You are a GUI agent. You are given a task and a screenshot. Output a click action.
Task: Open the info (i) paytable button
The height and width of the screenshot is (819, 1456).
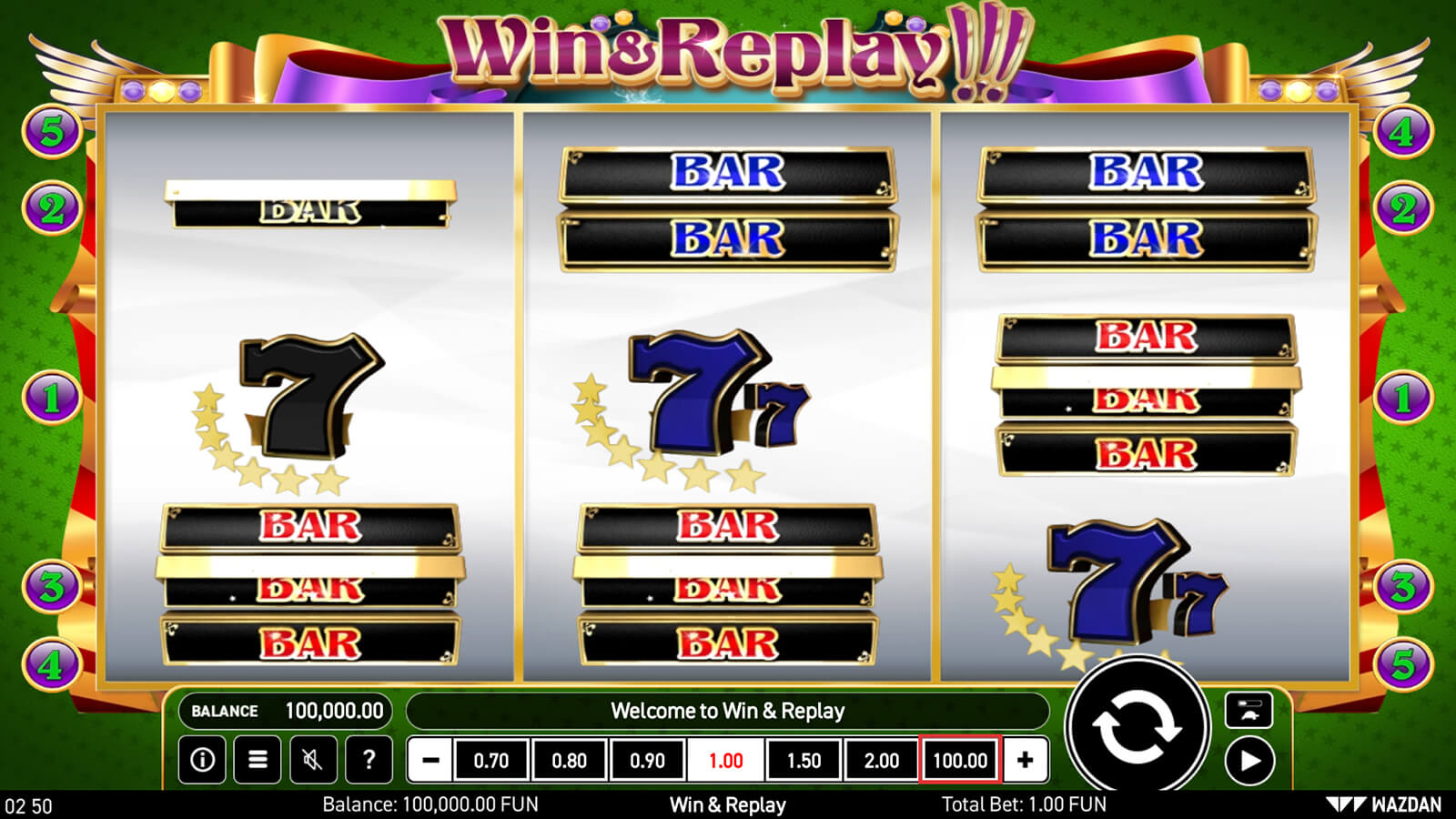pyautogui.click(x=202, y=760)
